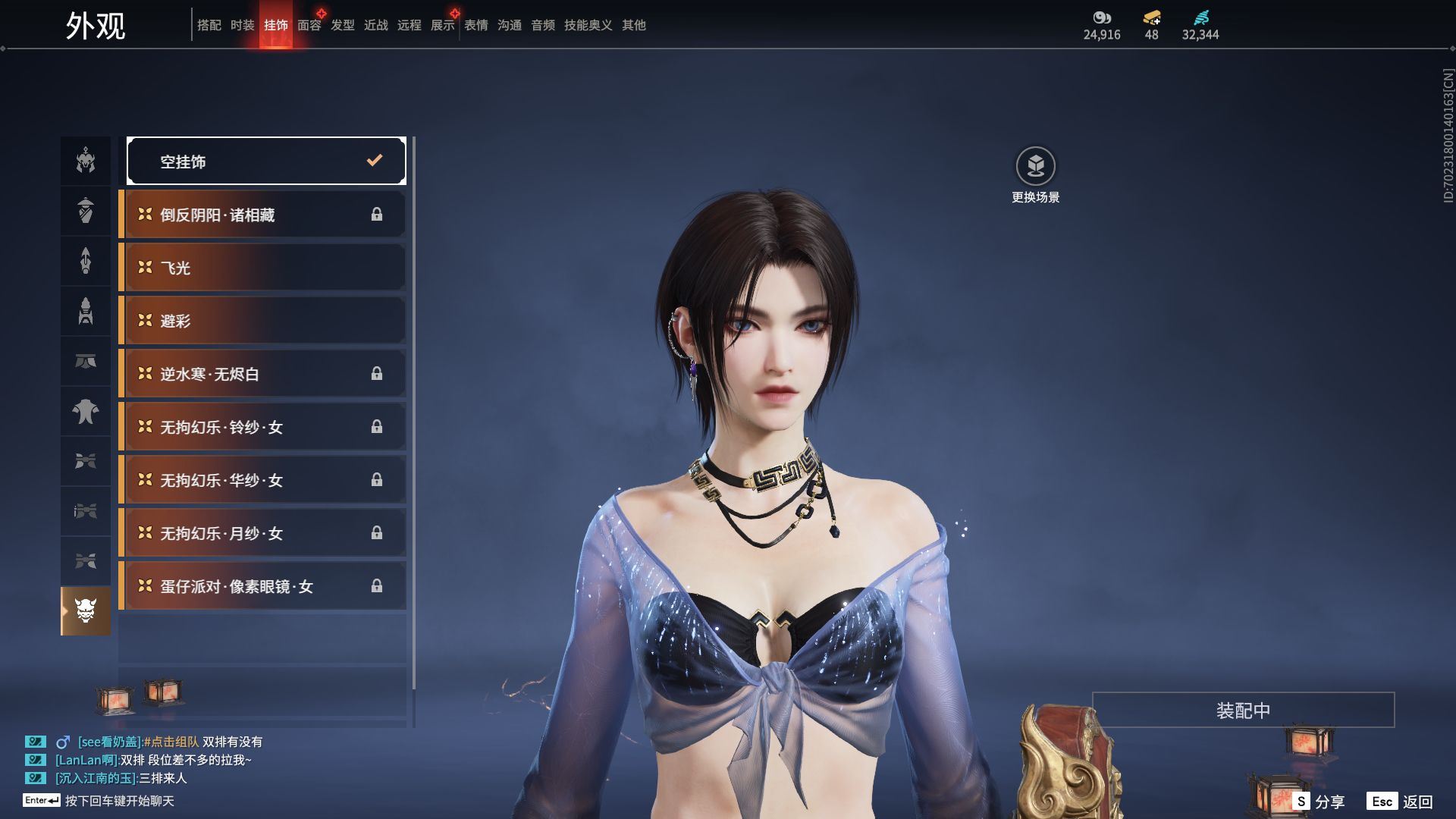This screenshot has width=1456, height=819.
Task: Open the chat input box
Action: (118, 801)
